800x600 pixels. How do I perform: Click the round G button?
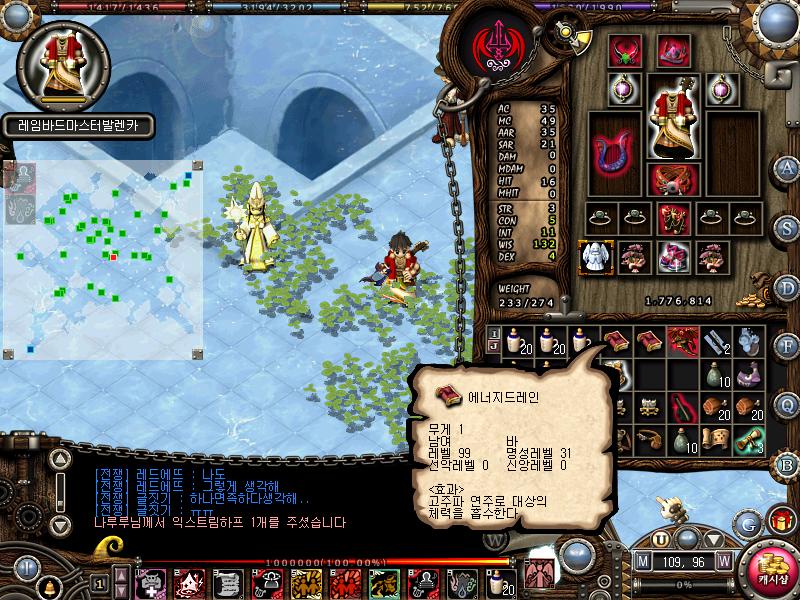[x=747, y=523]
